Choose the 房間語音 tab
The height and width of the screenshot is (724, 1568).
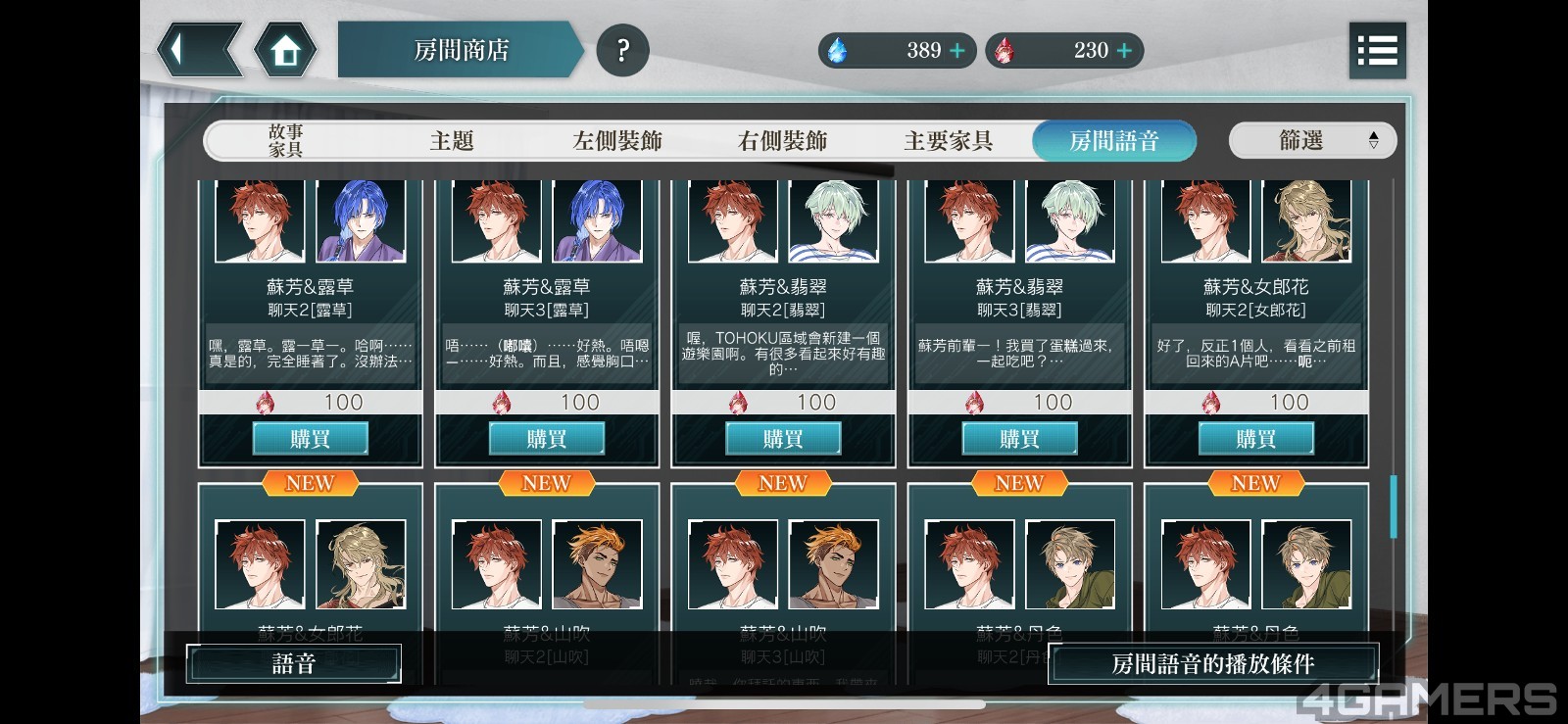tap(1113, 141)
